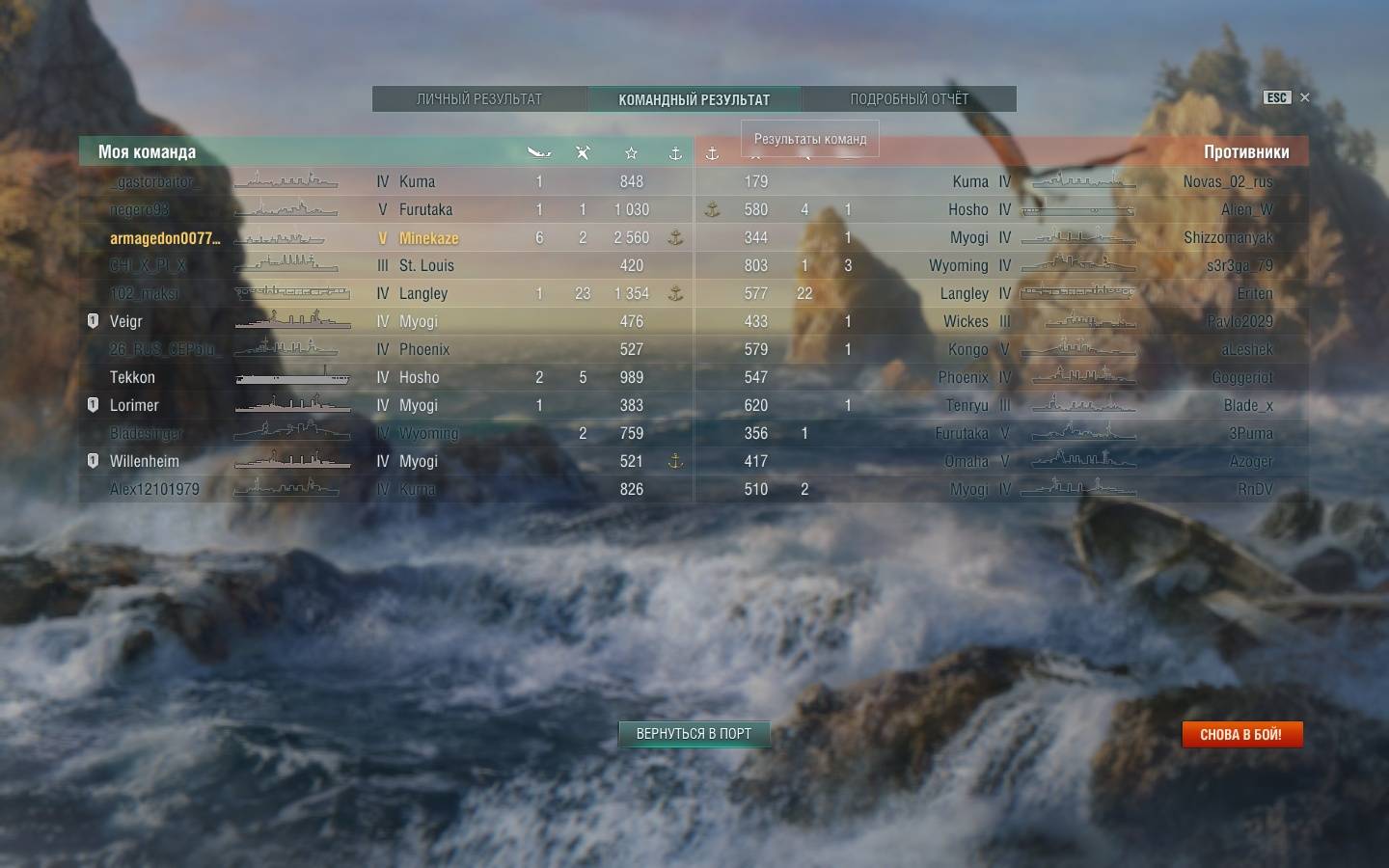The height and width of the screenshot is (868, 1389).
Task: Select the Командный результат tab
Action: pos(694,99)
